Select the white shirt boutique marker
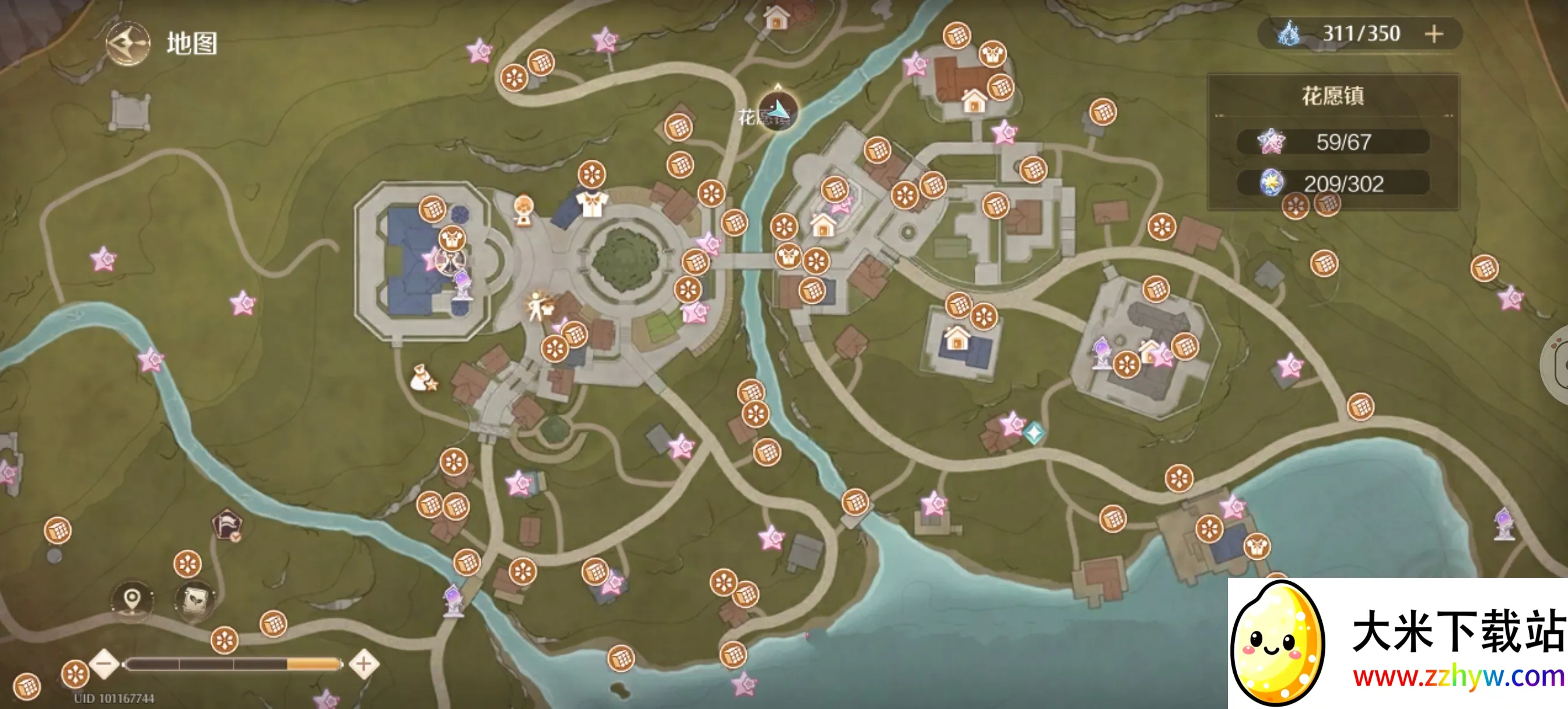 [x=591, y=204]
